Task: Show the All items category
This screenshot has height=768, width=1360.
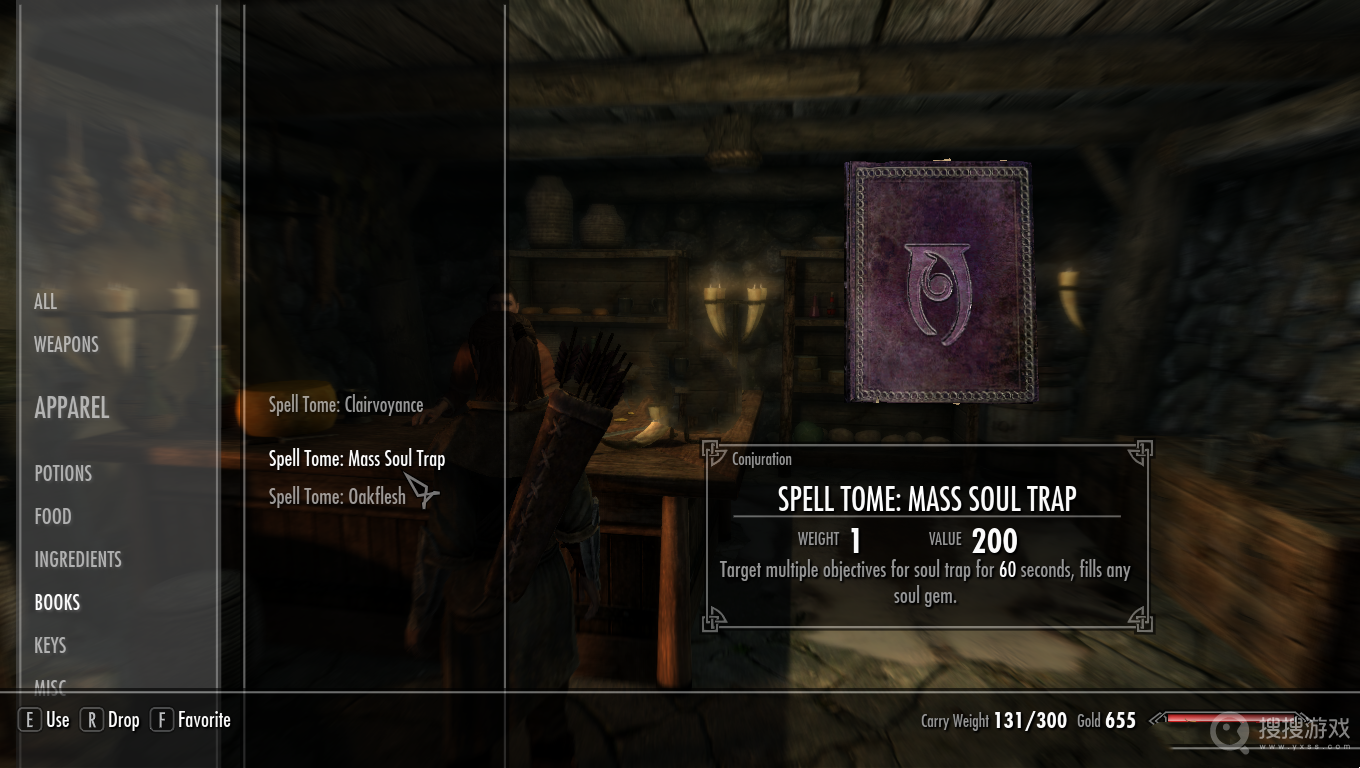Action: pyautogui.click(x=46, y=301)
